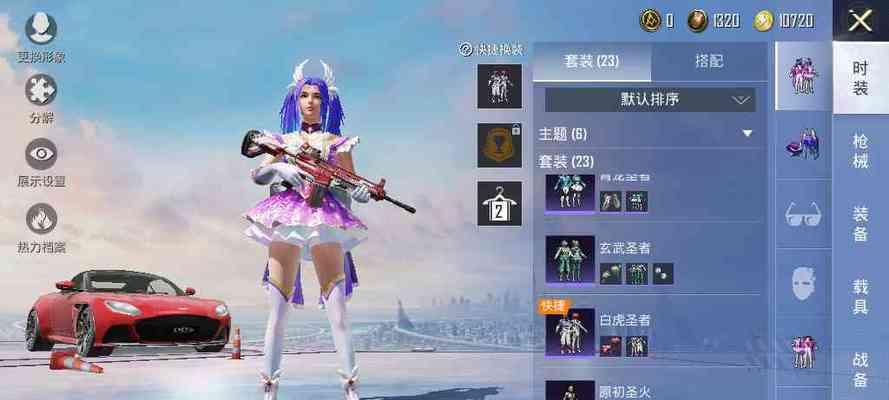This screenshot has width=889, height=400.
Task: Open the 枪械 firearms category
Action: point(860,152)
